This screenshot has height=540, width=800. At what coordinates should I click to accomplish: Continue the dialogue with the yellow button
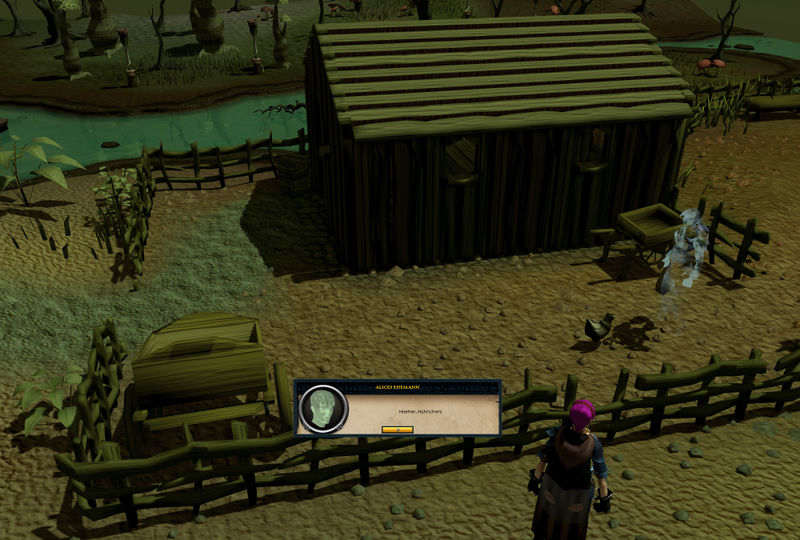click(x=397, y=428)
